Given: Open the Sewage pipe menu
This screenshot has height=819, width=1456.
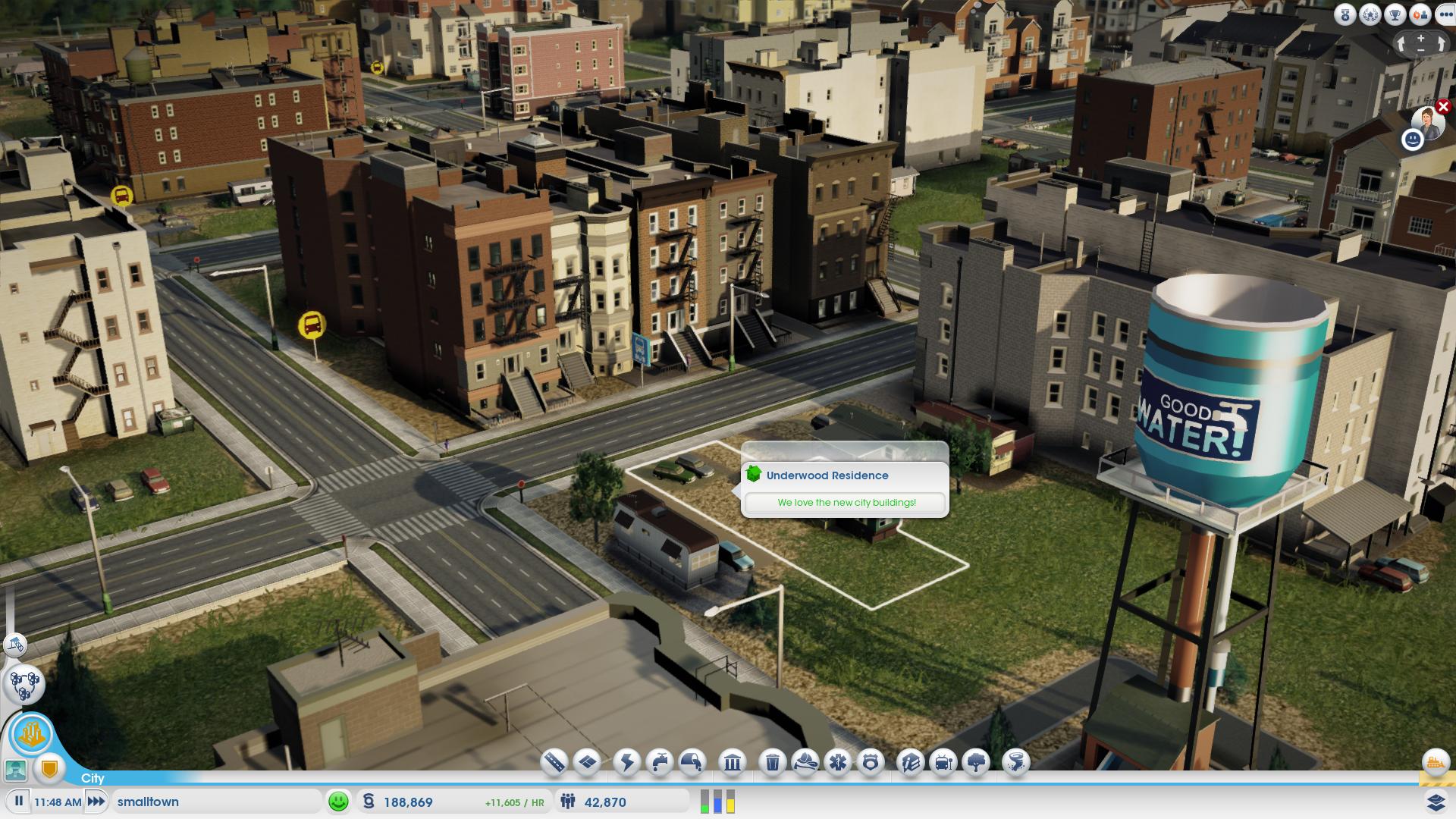Looking at the screenshot, I should [692, 761].
